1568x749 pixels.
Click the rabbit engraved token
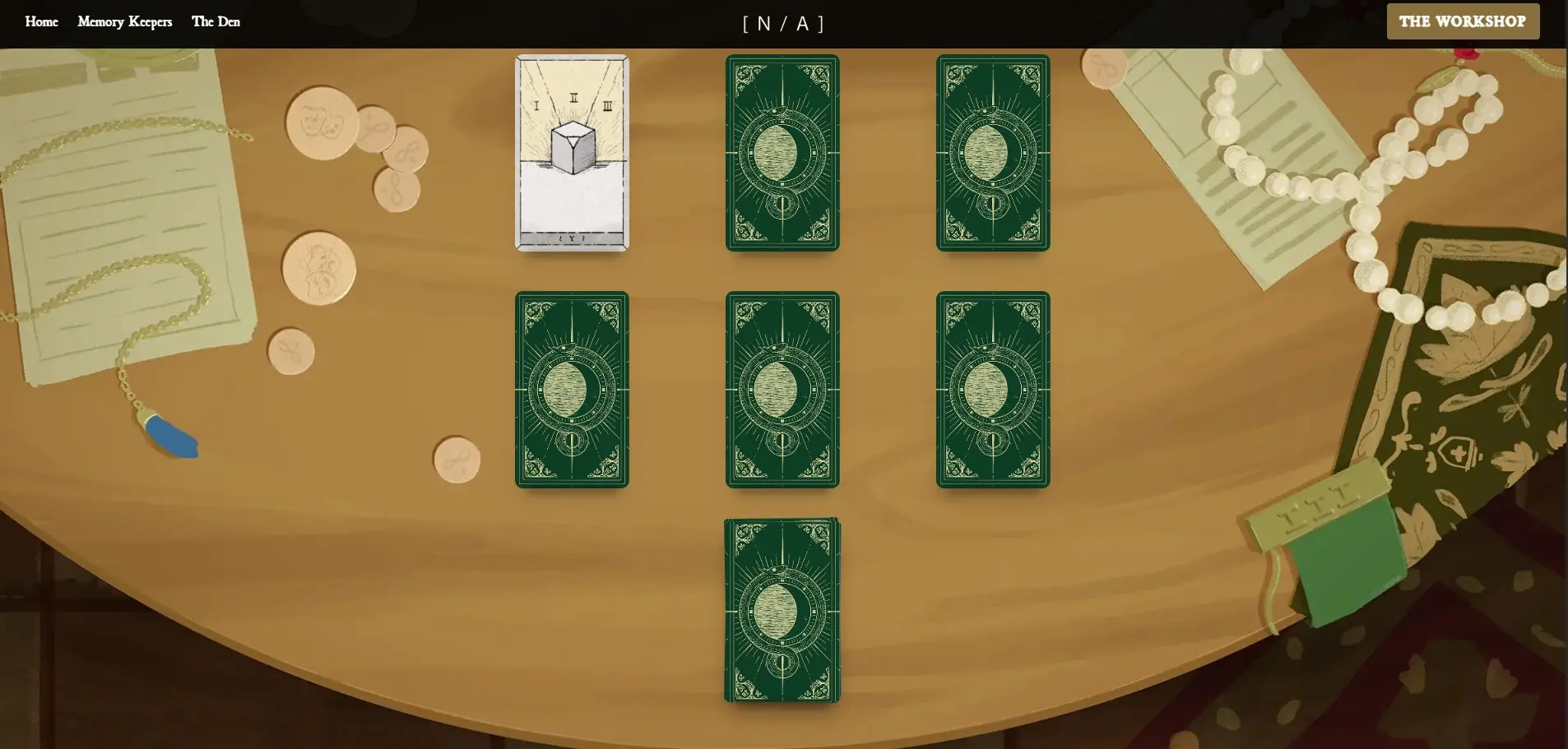[x=317, y=267]
